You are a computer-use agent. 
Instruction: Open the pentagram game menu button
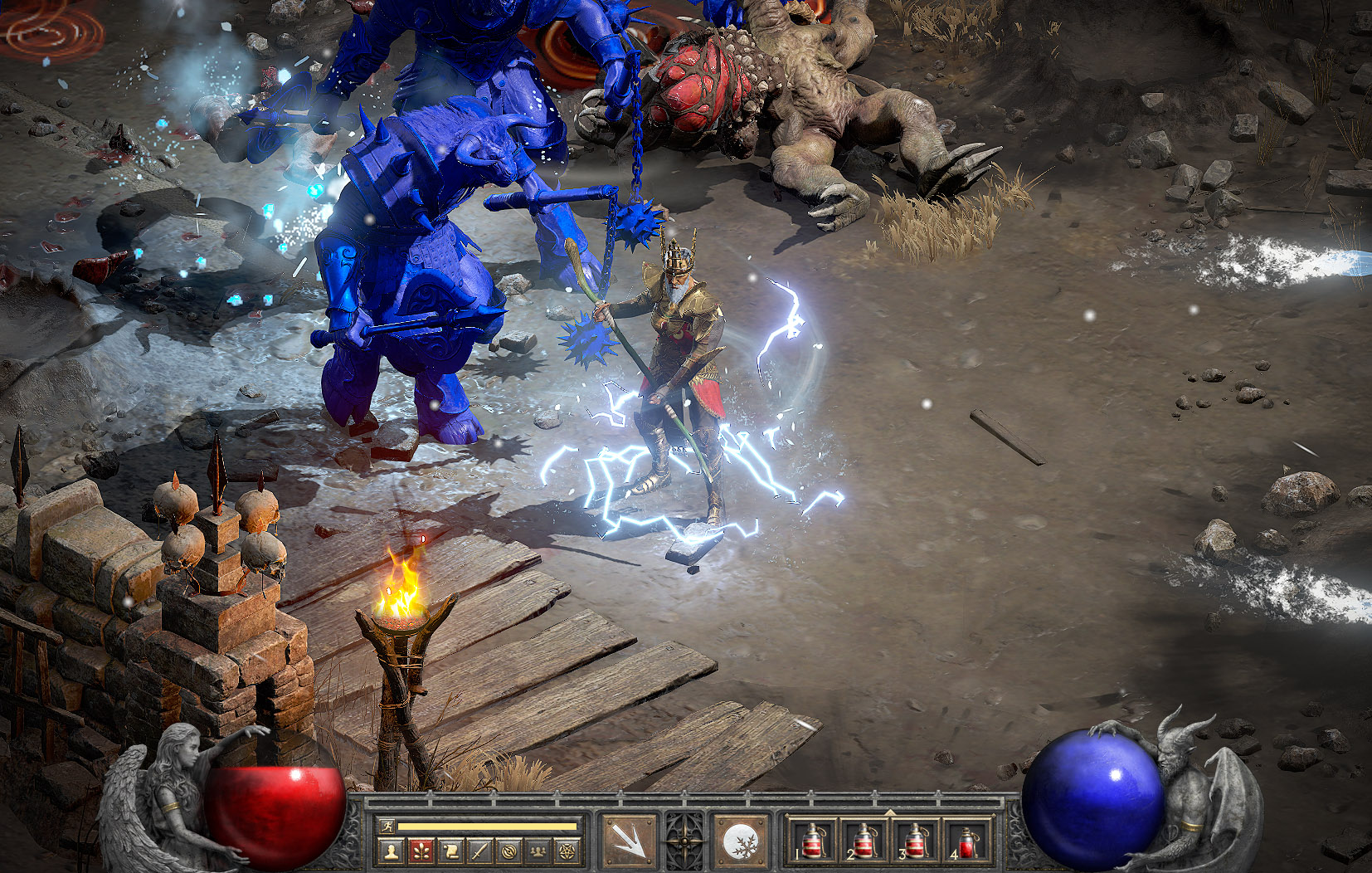pos(568,850)
